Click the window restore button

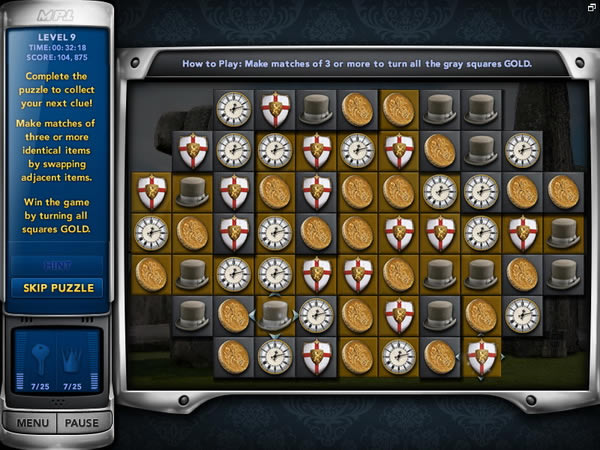pos(591,7)
